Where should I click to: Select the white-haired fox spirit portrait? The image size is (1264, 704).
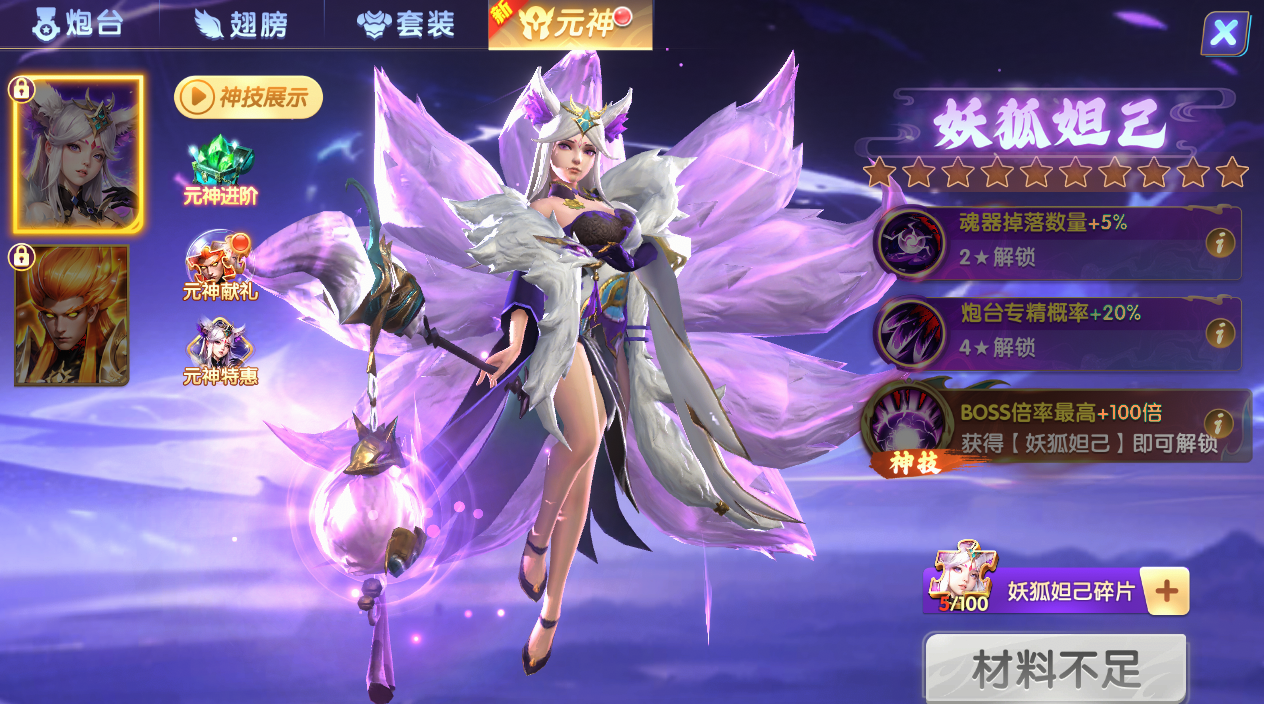[78, 153]
